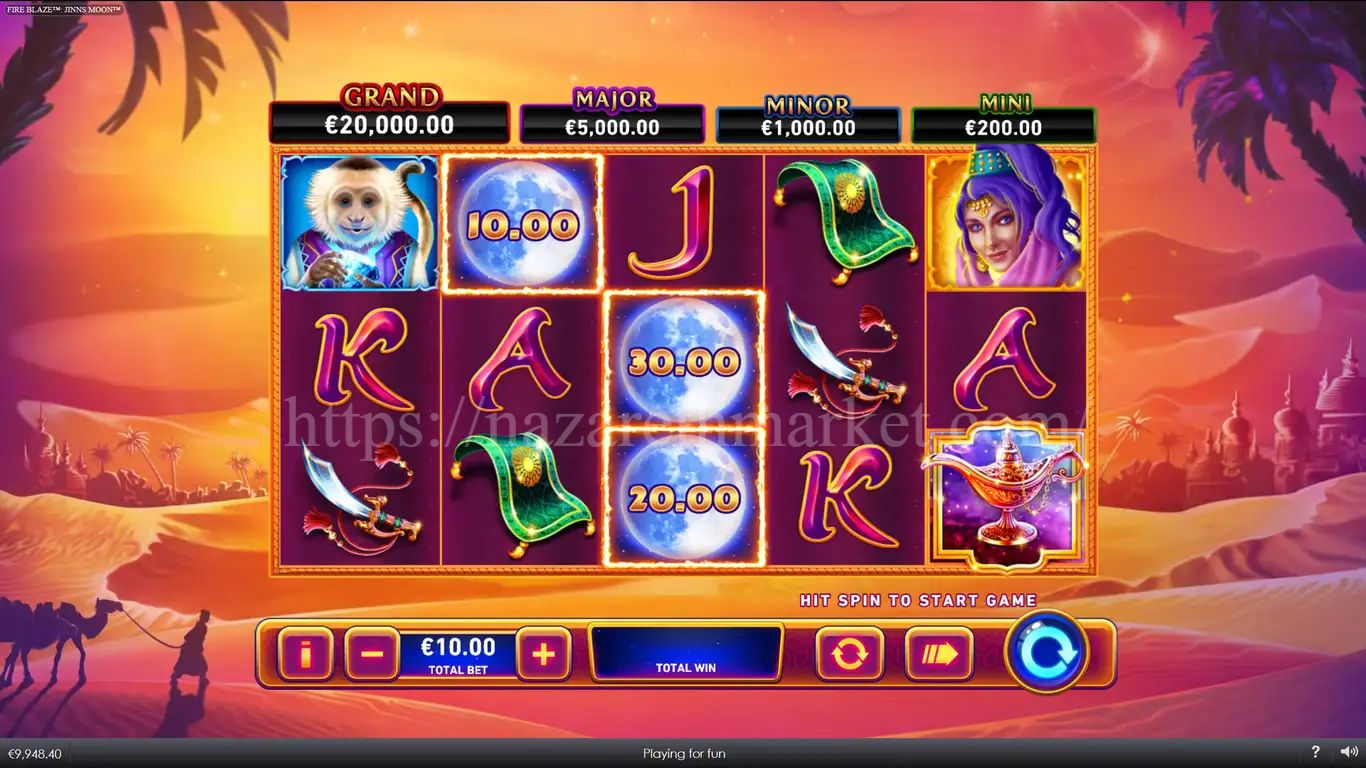Open the autoplay circular arrows button
1366x768 pixels.
pyautogui.click(x=849, y=654)
